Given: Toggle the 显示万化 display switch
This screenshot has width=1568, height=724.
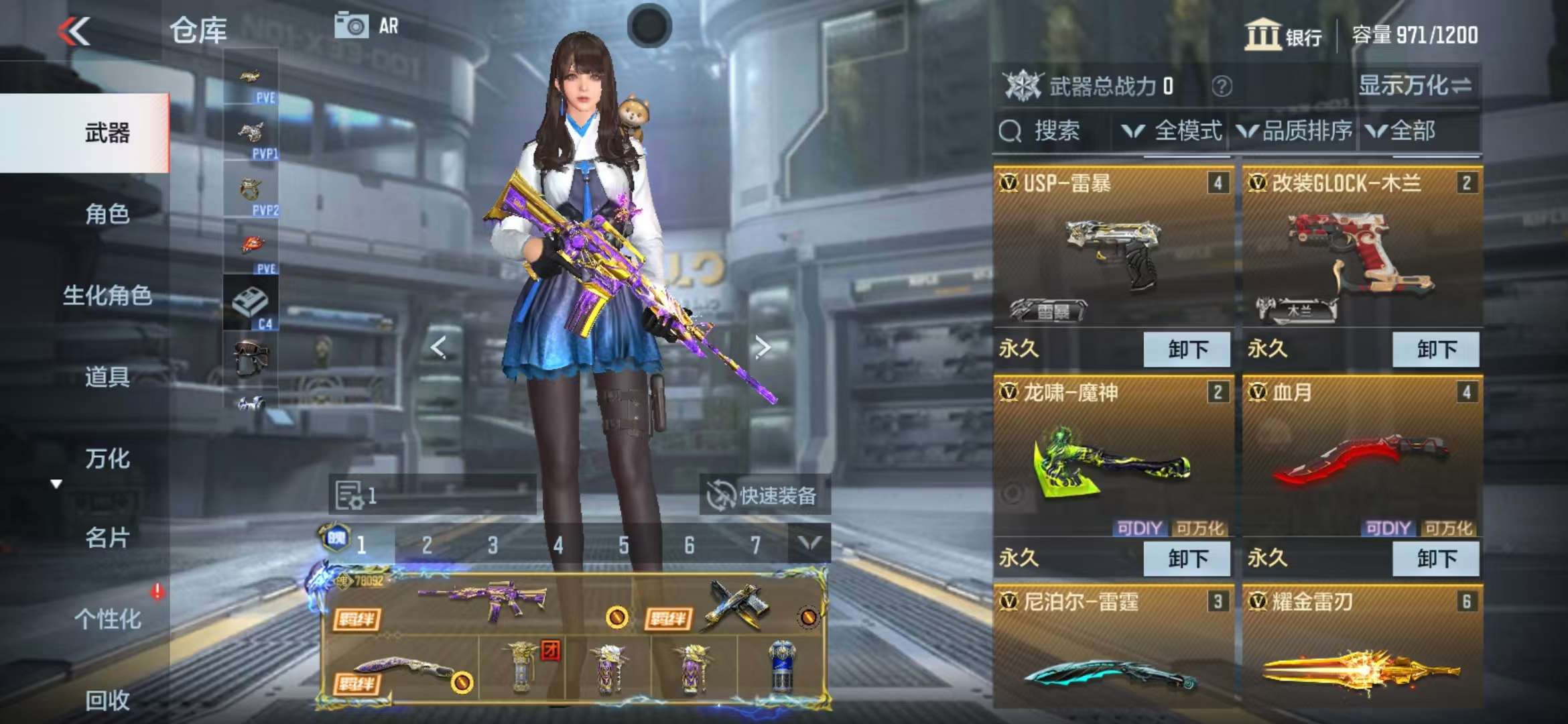Looking at the screenshot, I should click(1415, 86).
